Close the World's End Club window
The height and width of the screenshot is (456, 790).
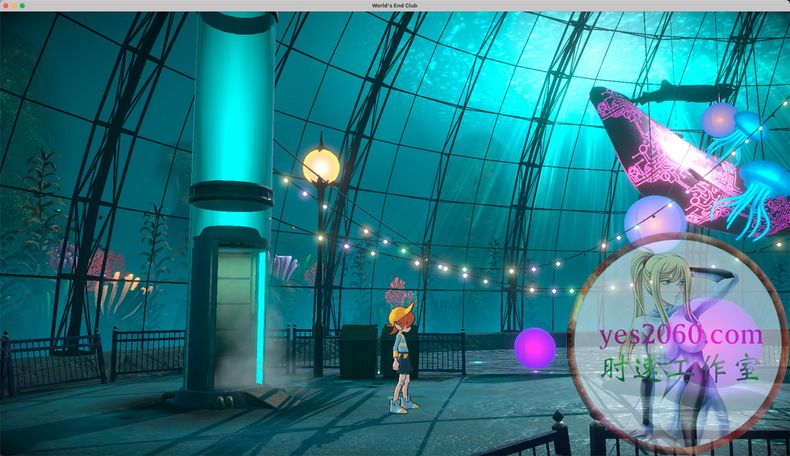pyautogui.click(x=6, y=6)
